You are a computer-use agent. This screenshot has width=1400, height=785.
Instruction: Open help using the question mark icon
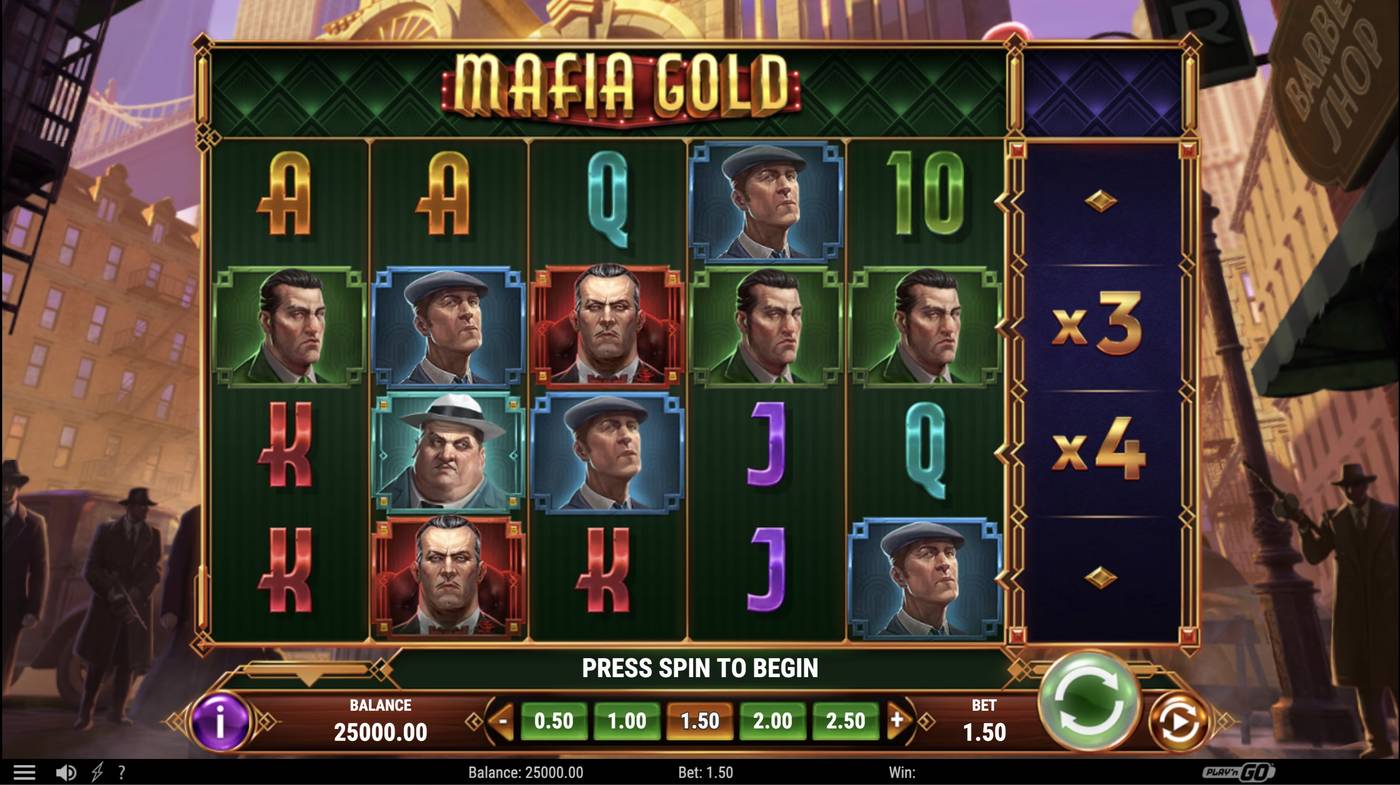pyautogui.click(x=121, y=770)
